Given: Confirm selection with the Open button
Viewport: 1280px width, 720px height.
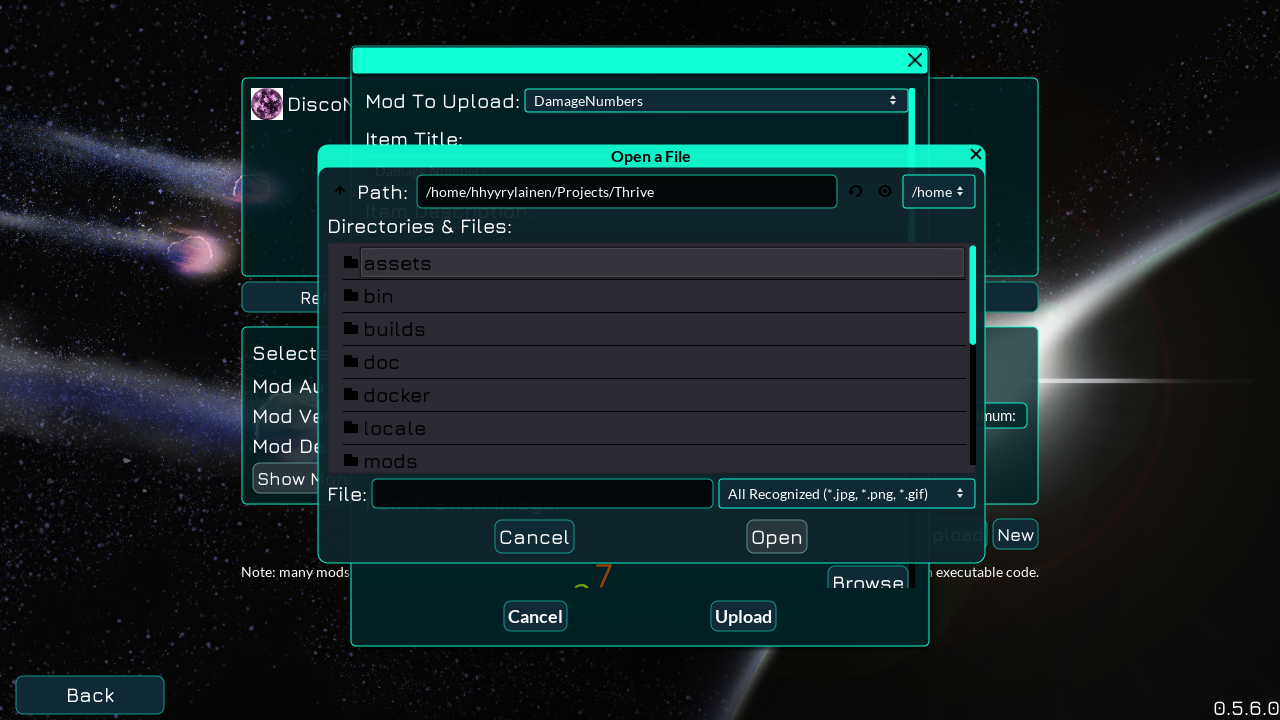Looking at the screenshot, I should 776,536.
